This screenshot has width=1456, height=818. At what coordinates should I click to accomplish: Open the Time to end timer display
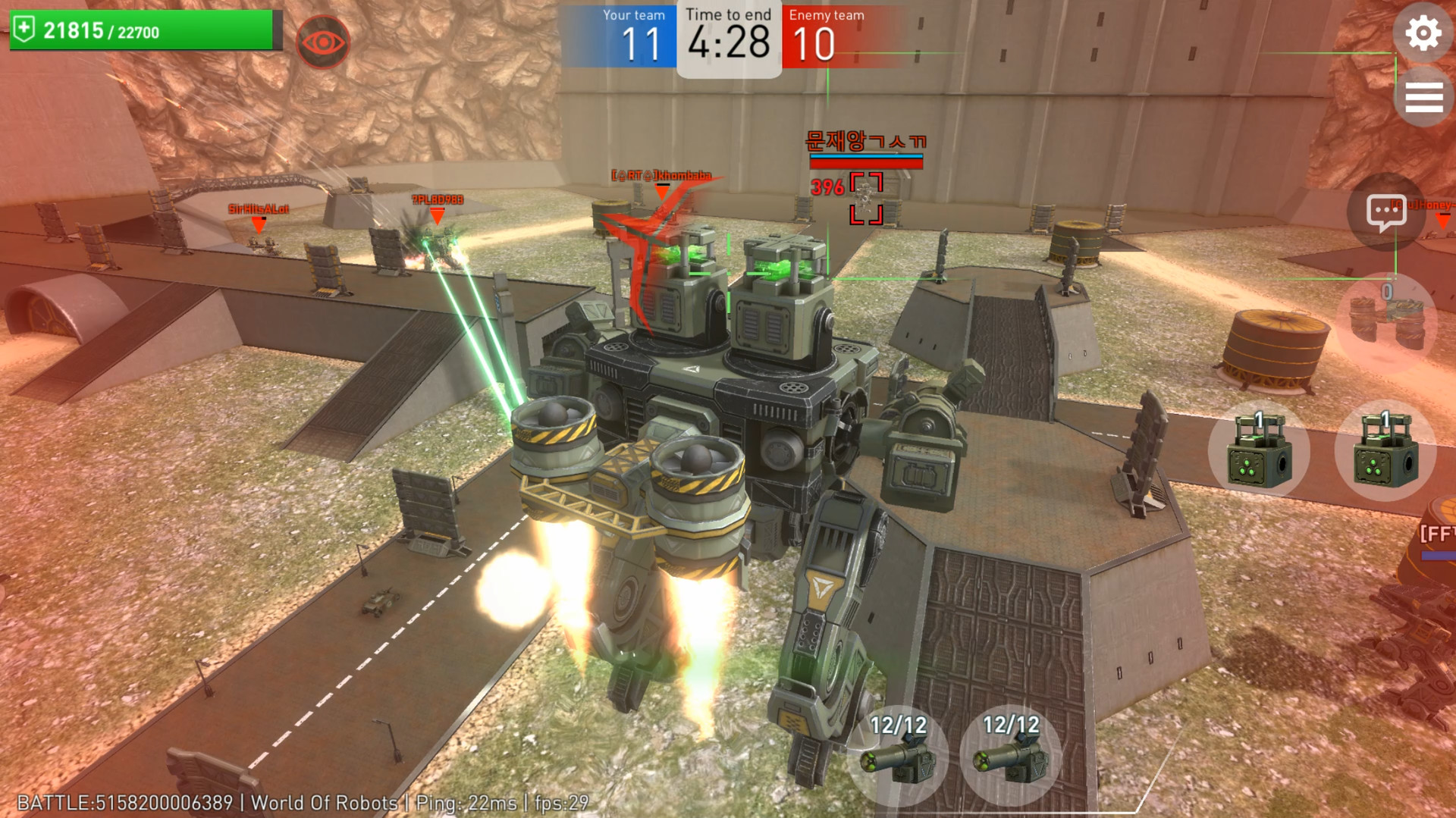729,38
